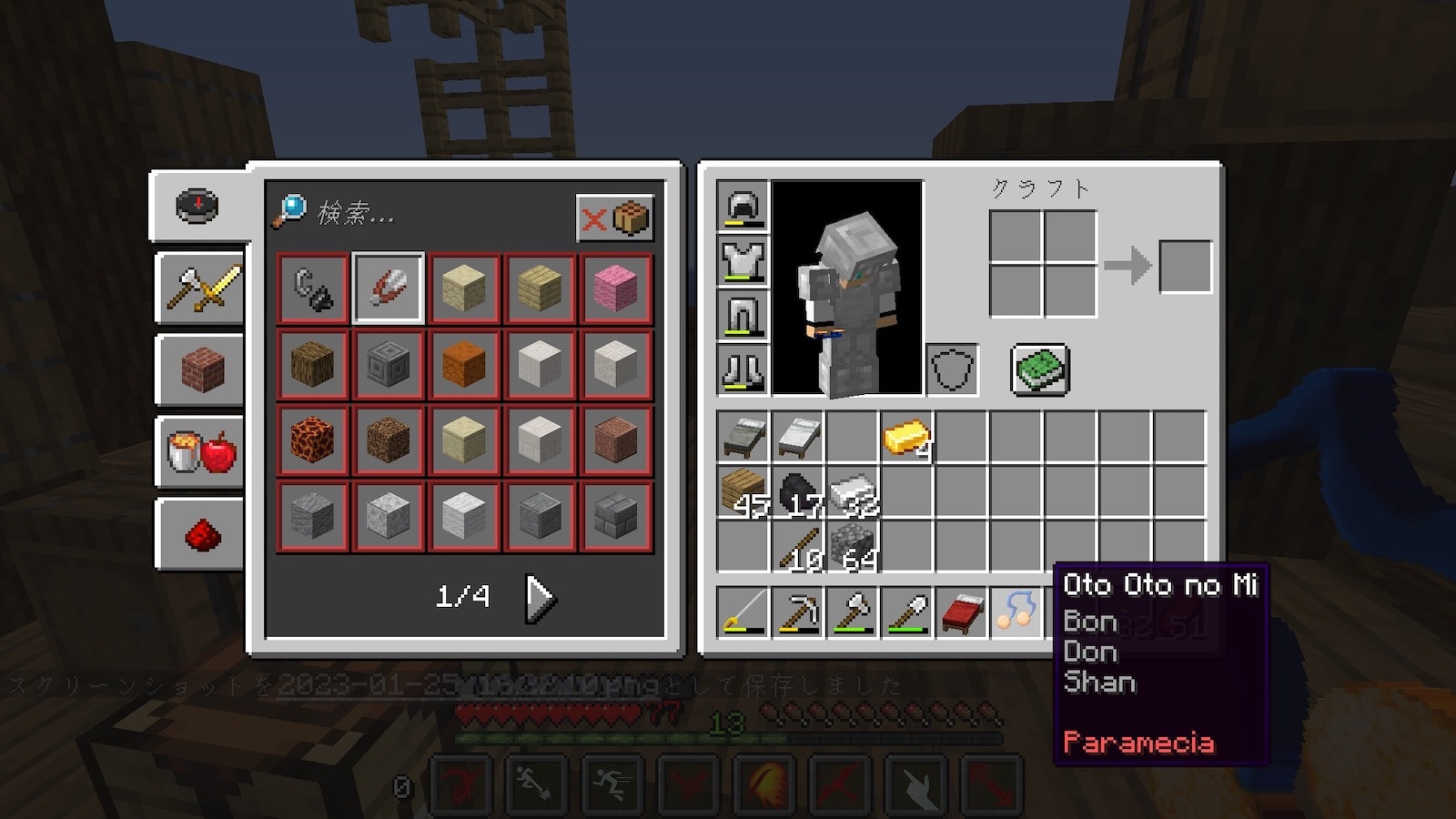Select the pink block recipe

coord(616,288)
